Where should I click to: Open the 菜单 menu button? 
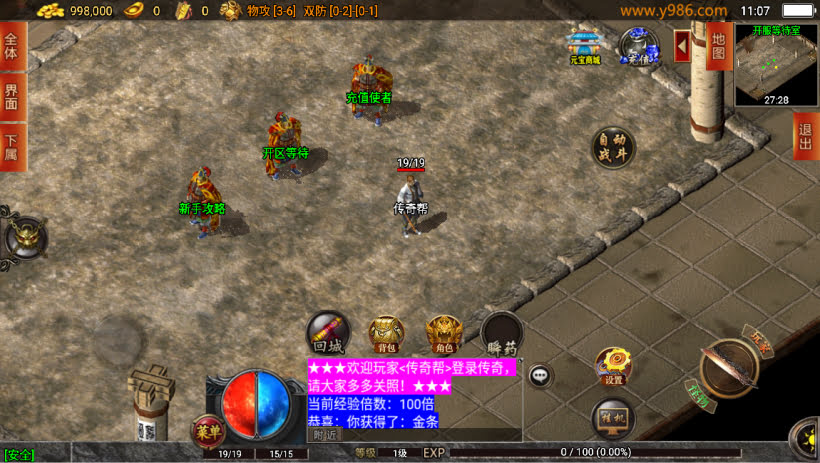(x=206, y=431)
